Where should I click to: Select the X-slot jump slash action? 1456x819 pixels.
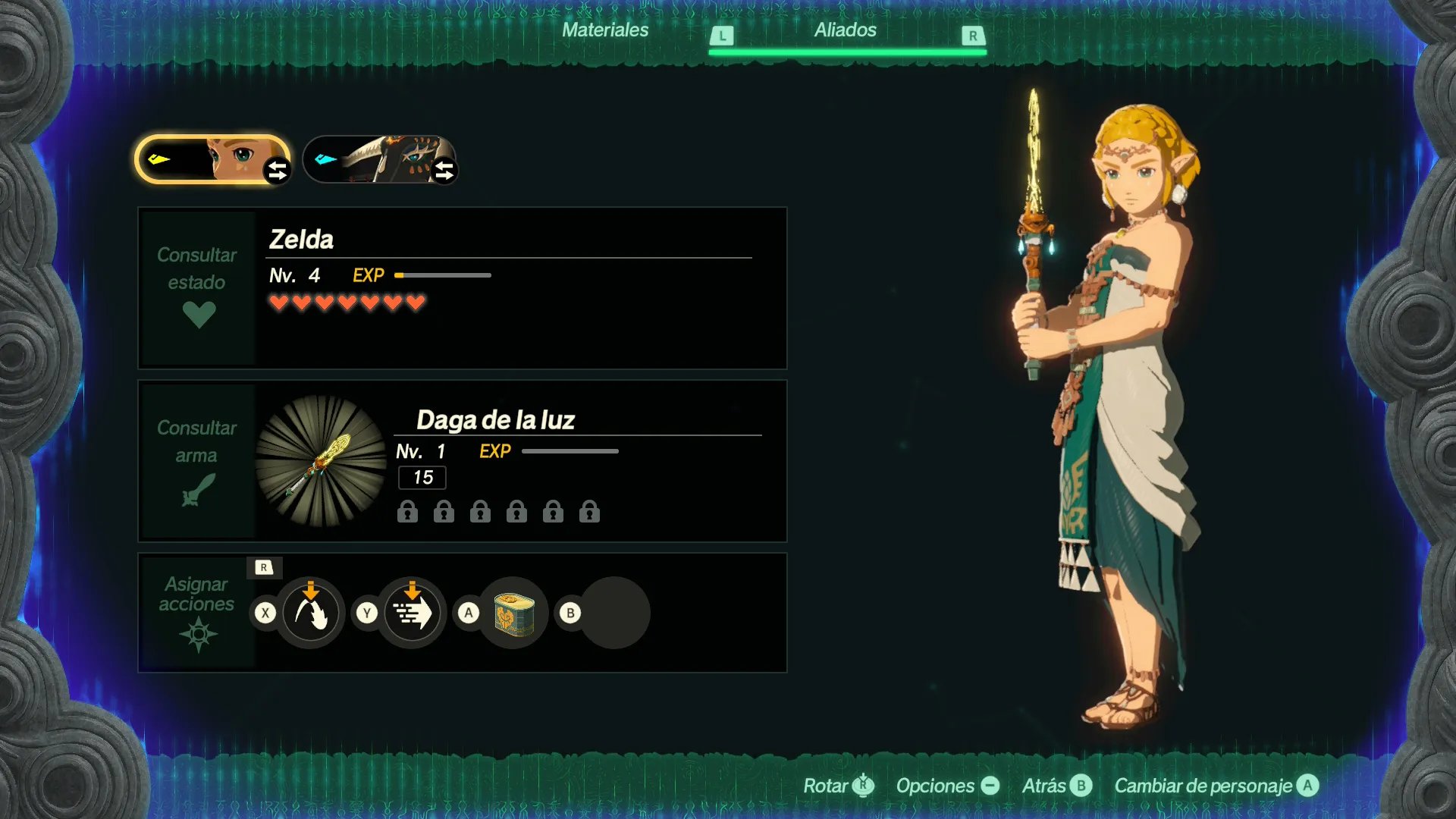310,613
